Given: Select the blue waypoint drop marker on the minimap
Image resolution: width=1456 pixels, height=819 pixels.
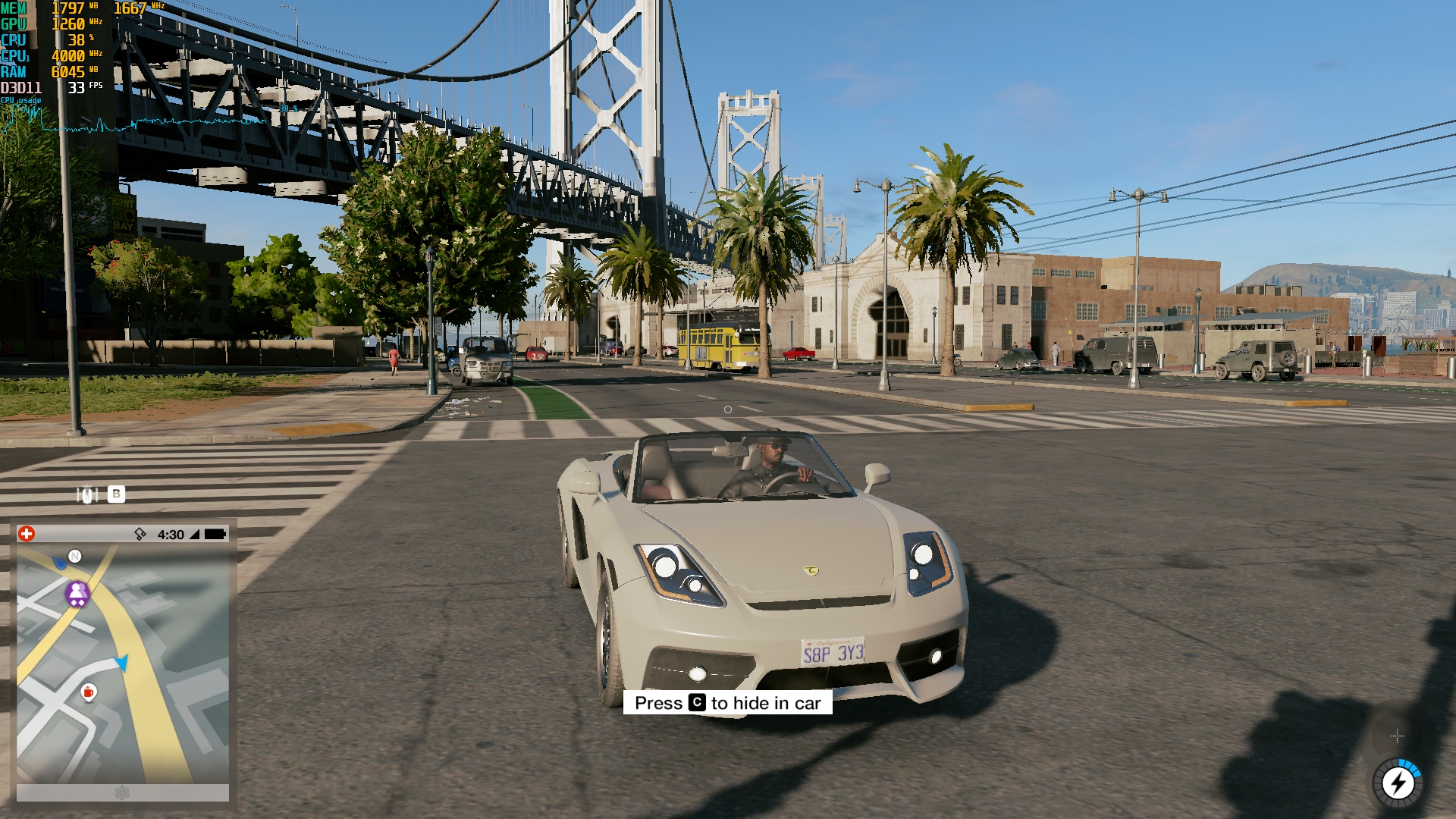Looking at the screenshot, I should [x=60, y=563].
